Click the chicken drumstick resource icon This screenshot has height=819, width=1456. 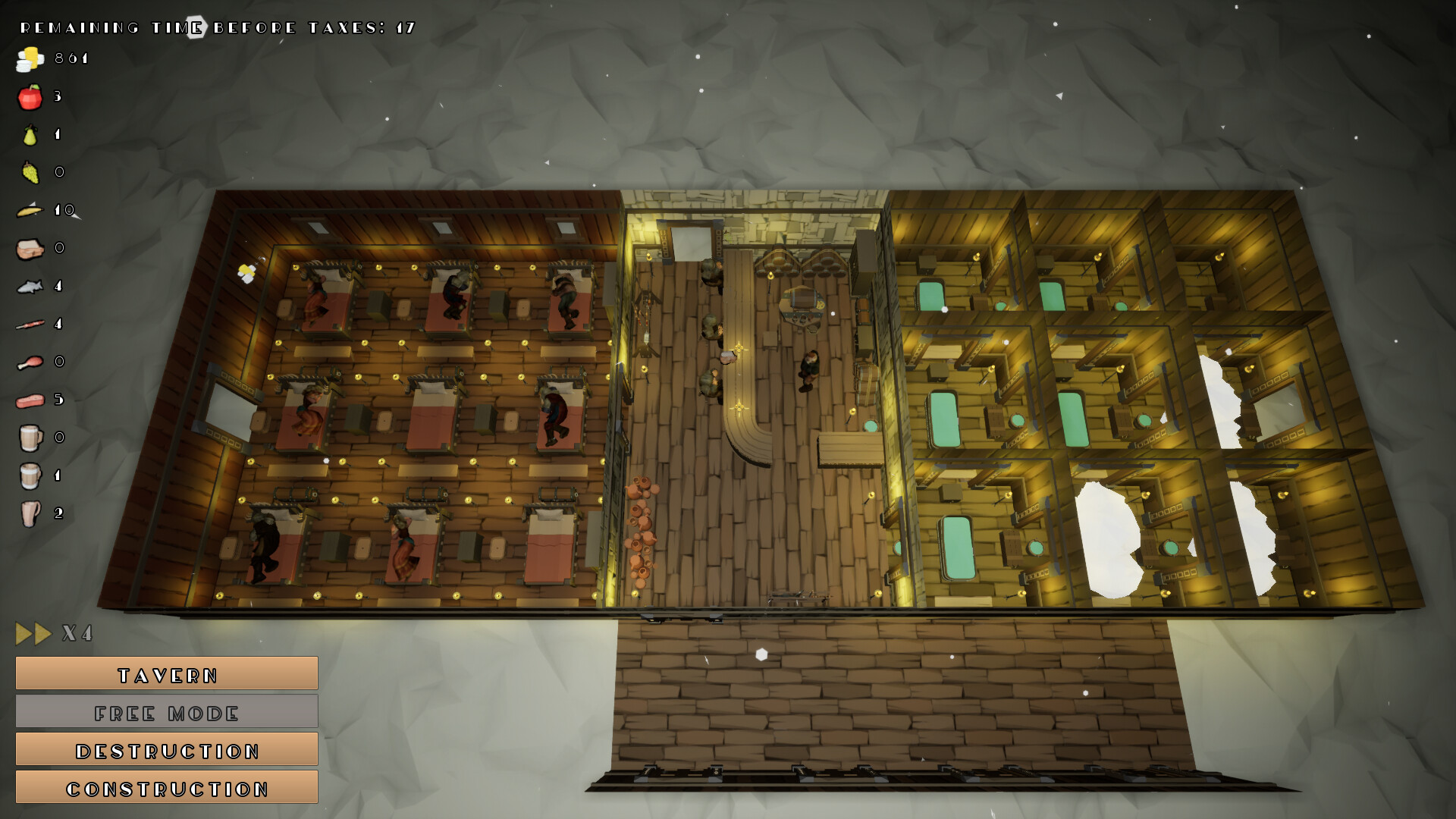(29, 362)
